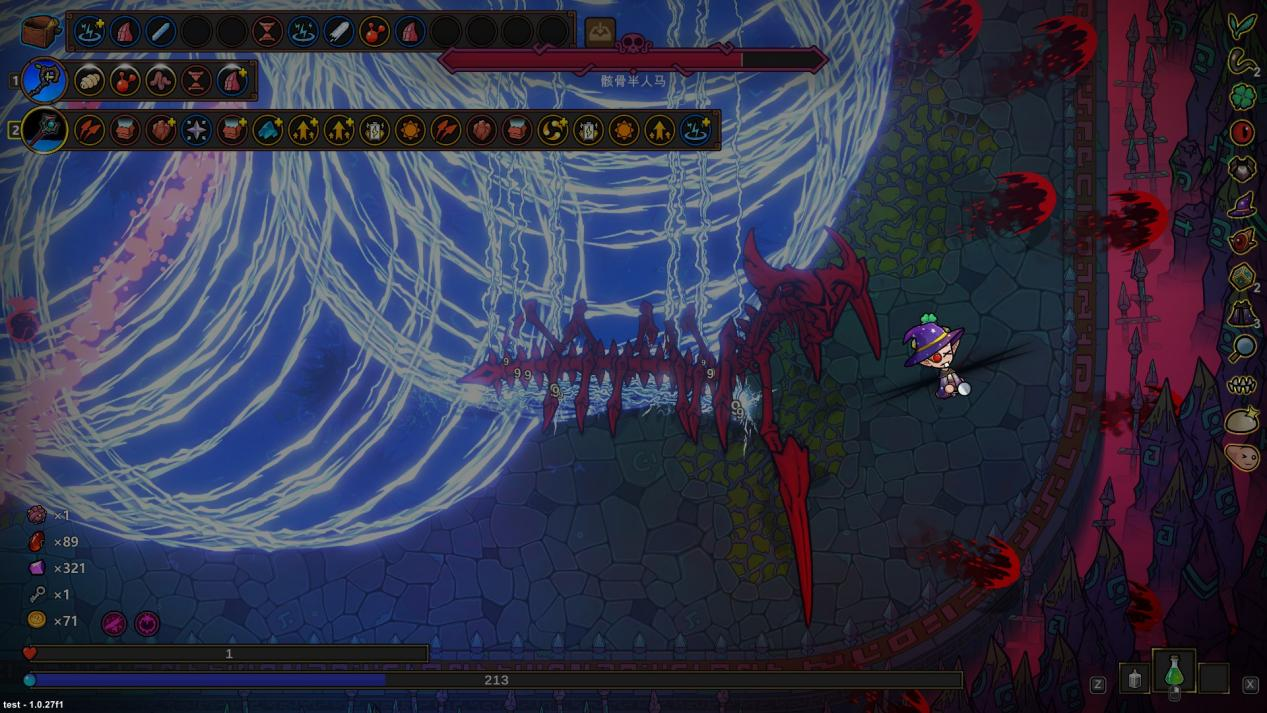Viewport: 1267px width, 713px height.
Task: Inspect the magnifying glass relic
Action: 1242,347
